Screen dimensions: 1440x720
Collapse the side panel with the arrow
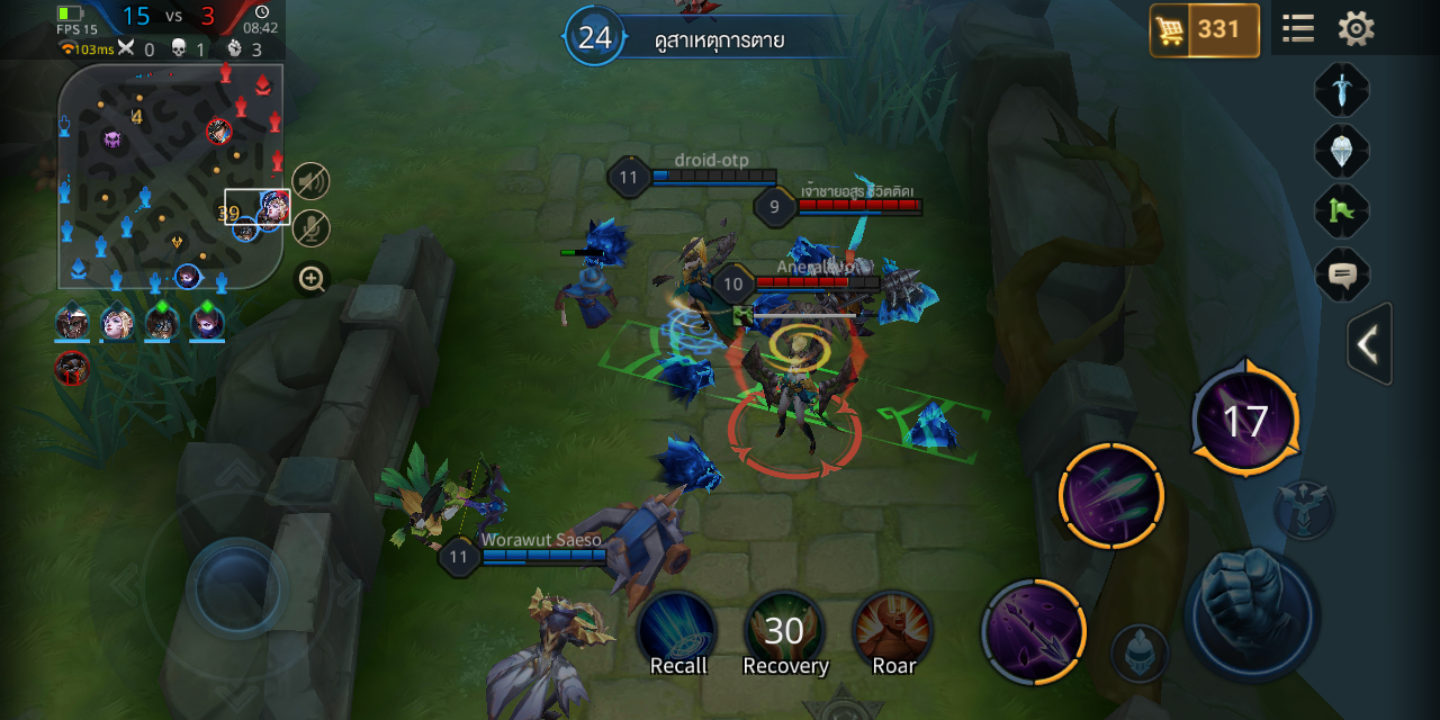pos(1369,345)
